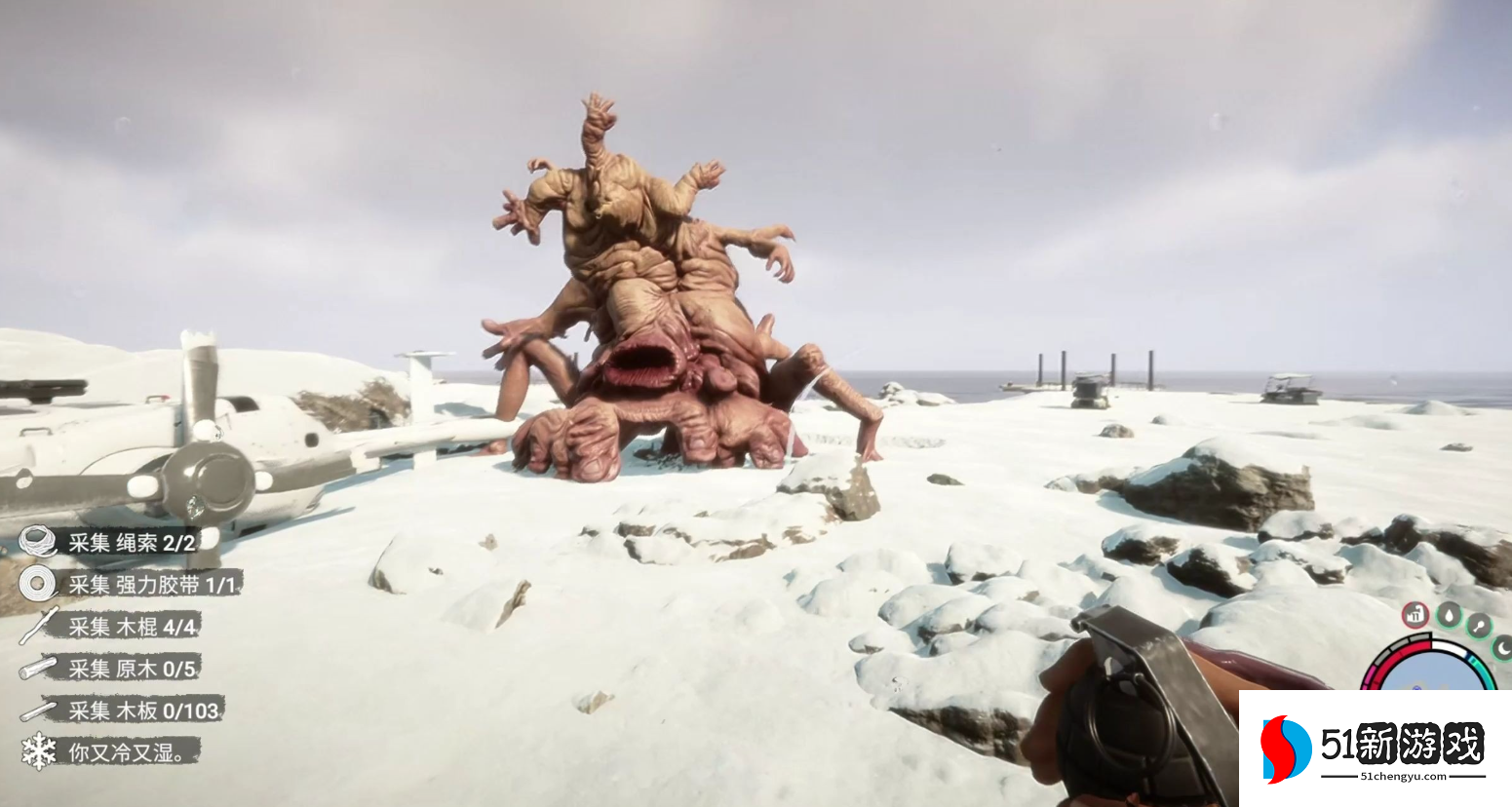The image size is (1512, 807).
Task: Select the crescent moon rest icon
Action: 1502,646
